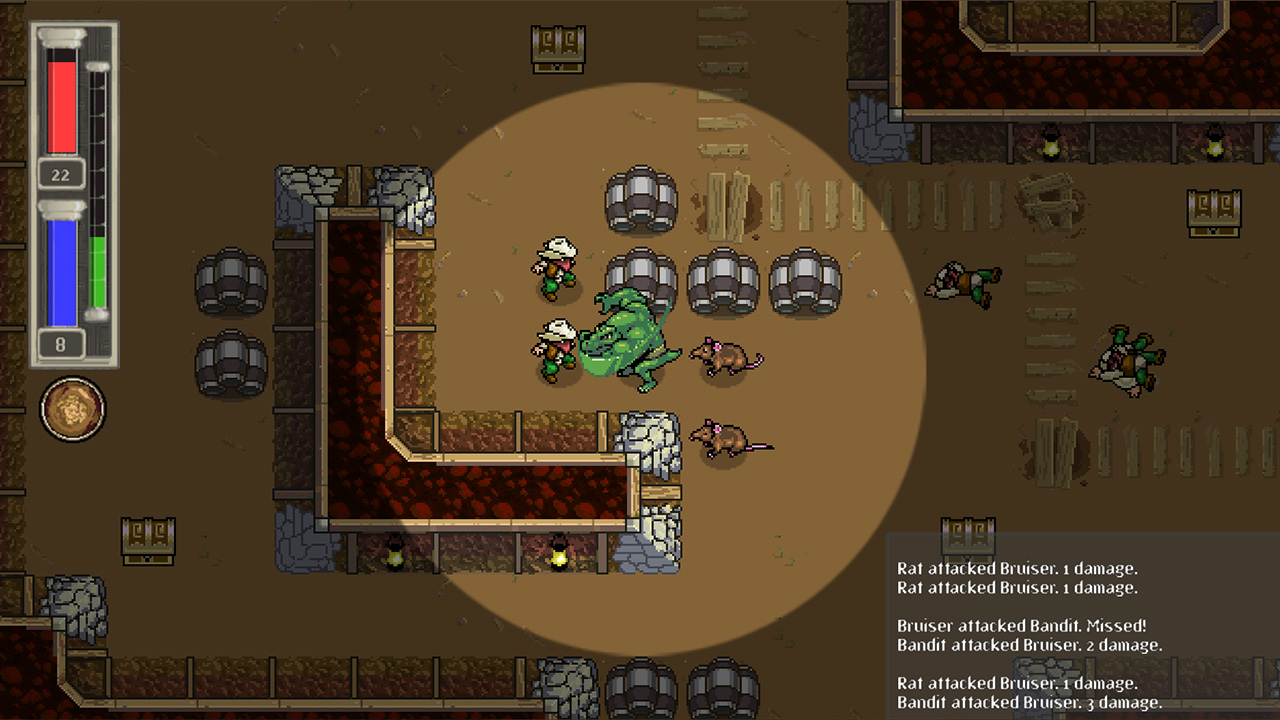Click the blue mana bar showing 8

[61, 270]
